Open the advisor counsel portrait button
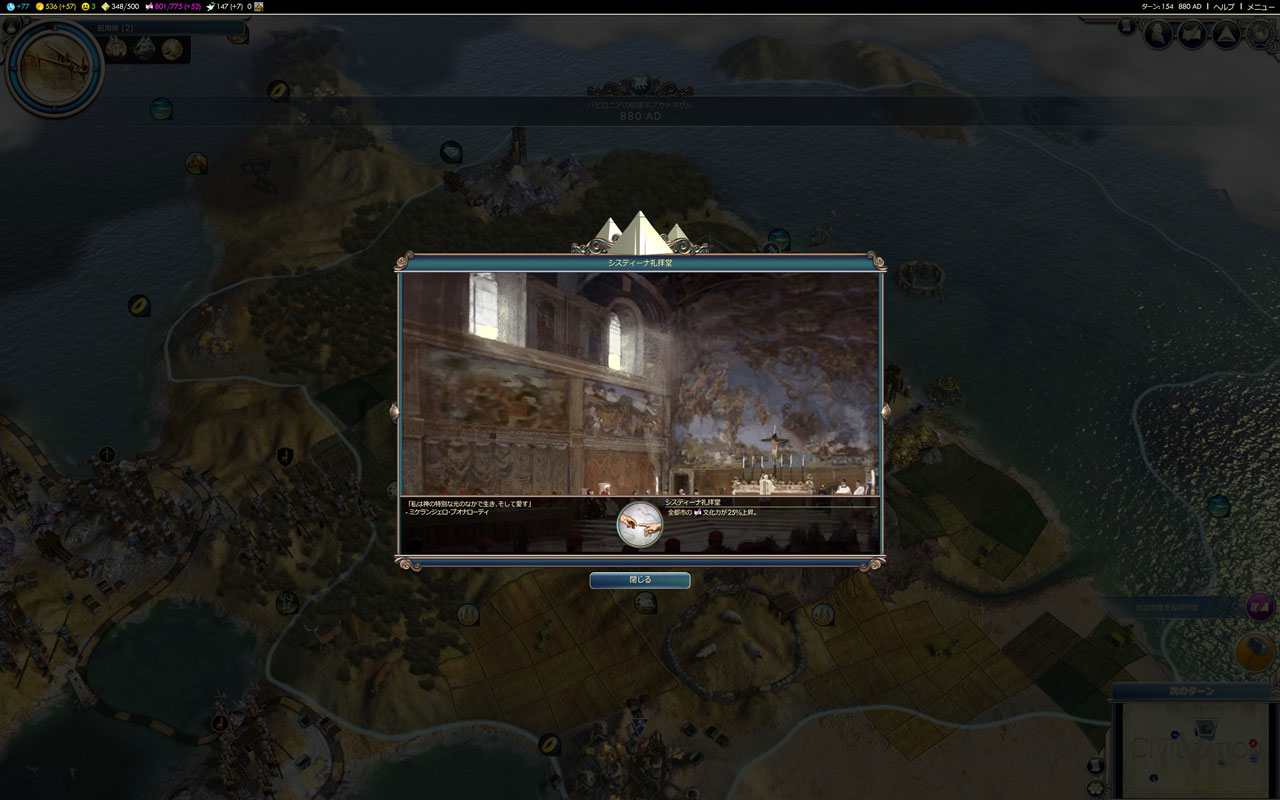The image size is (1280, 800). click(x=1158, y=35)
